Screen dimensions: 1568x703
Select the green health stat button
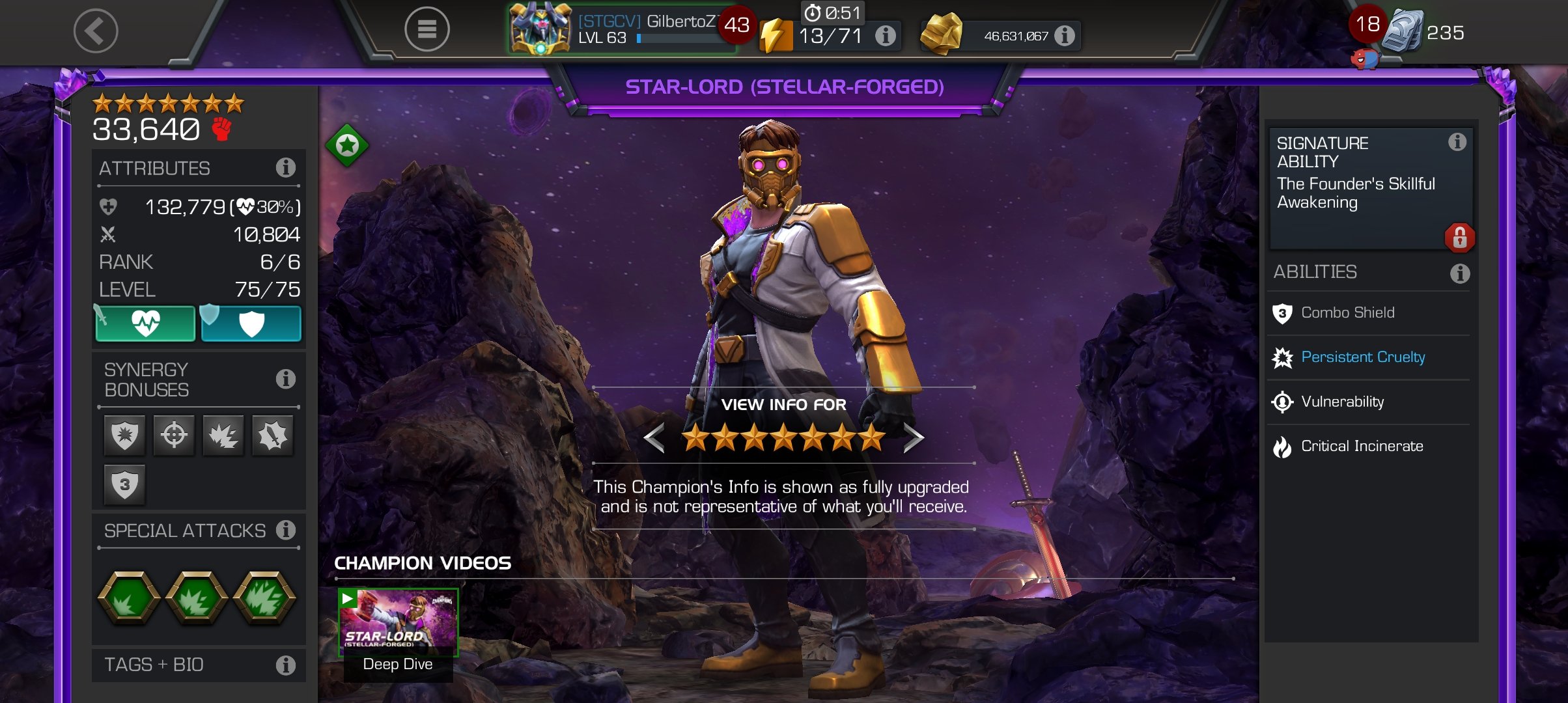(146, 324)
